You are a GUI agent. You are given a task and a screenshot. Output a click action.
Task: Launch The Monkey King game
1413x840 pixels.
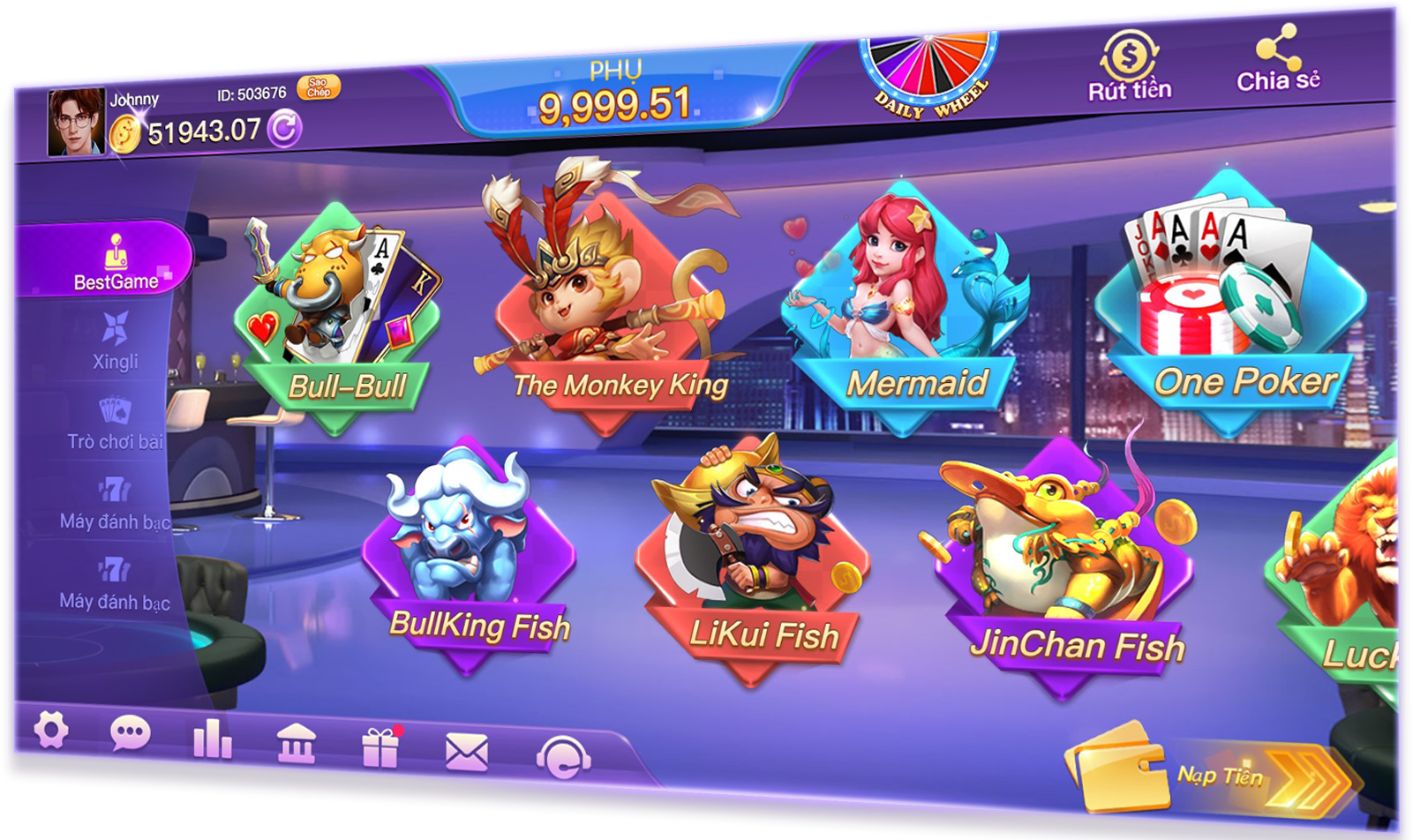611,300
